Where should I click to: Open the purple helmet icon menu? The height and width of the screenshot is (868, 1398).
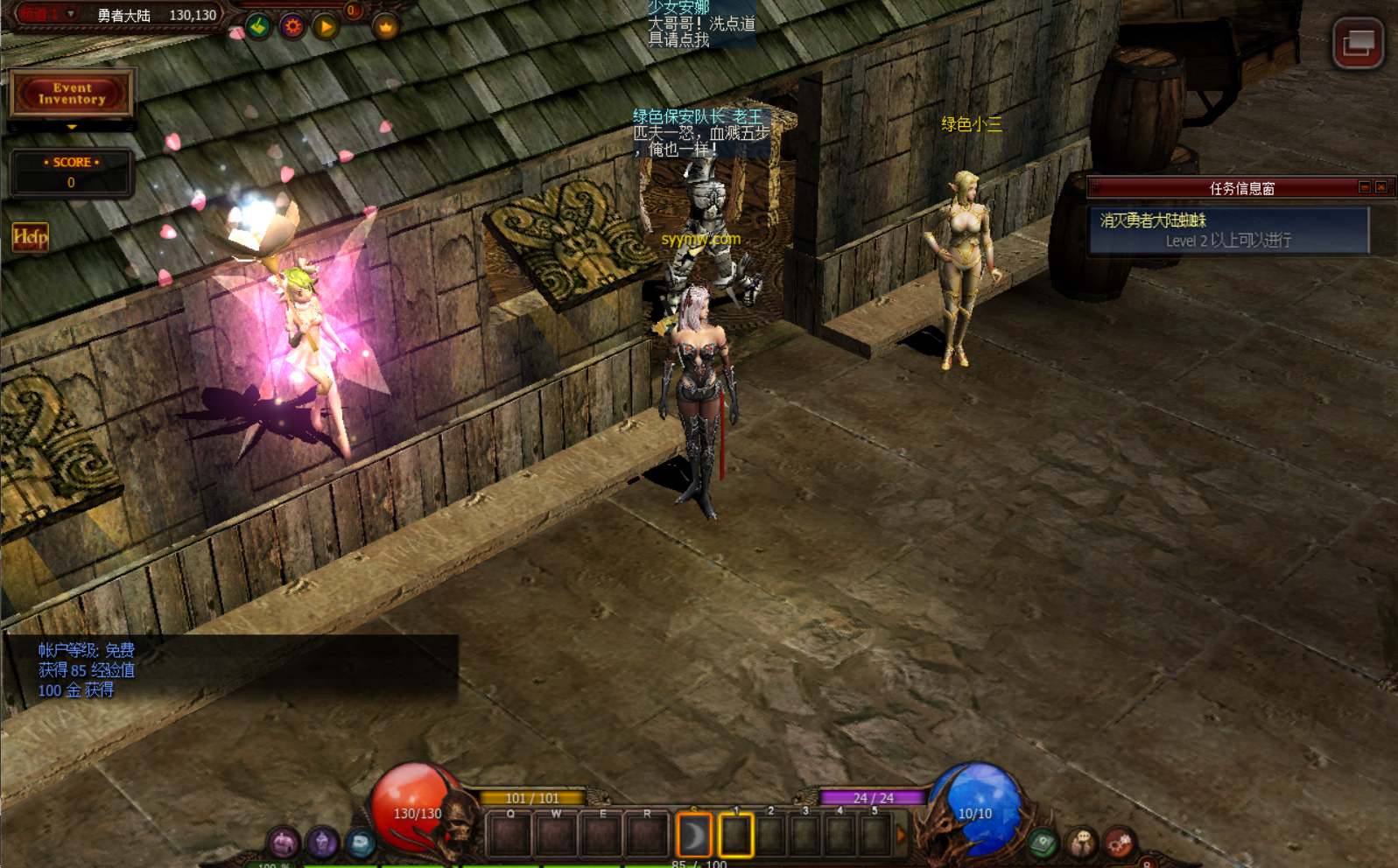[283, 843]
